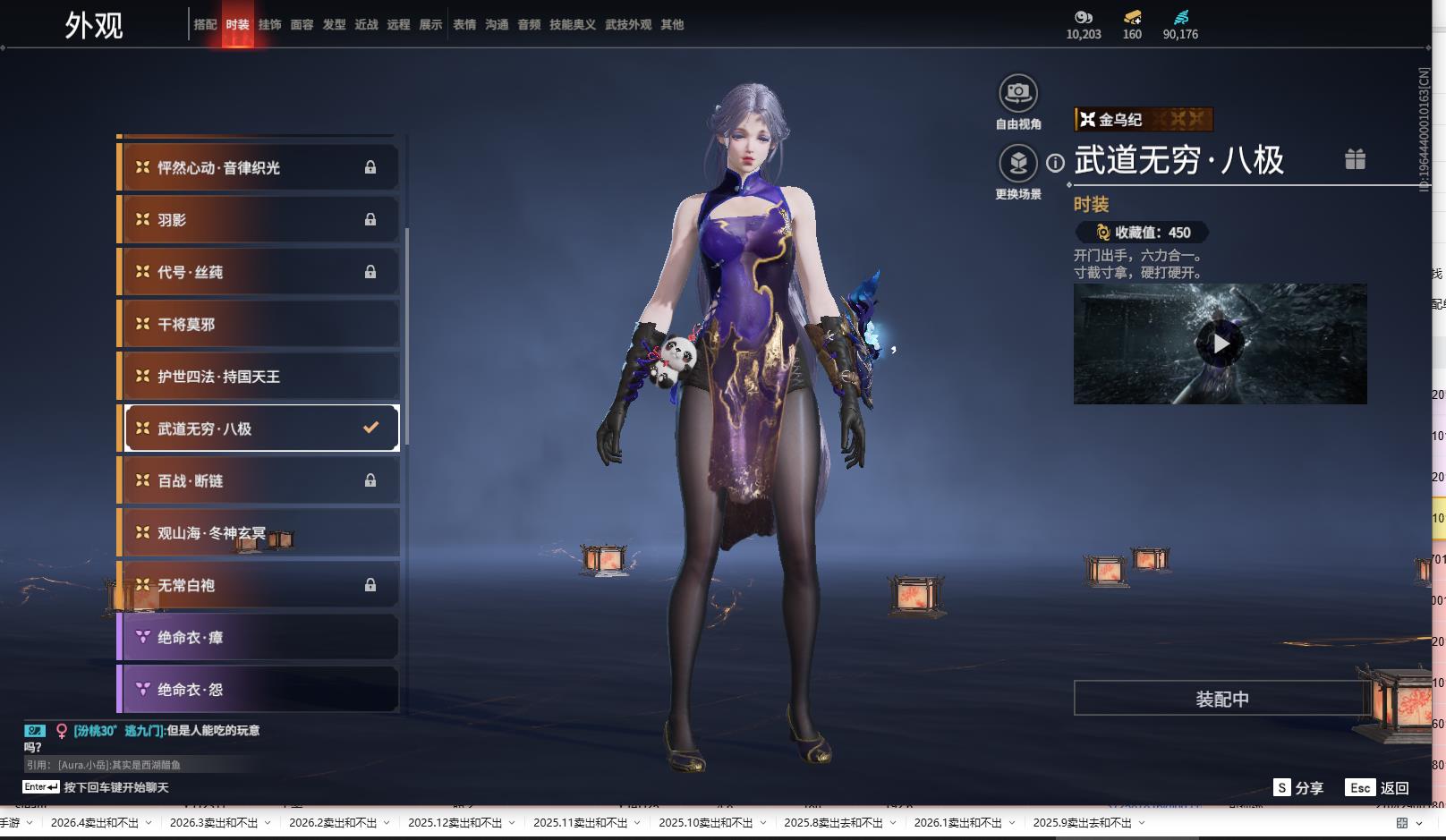Select the 面容 face tab
Viewport: 1446px width, 840px height.
pos(302,25)
